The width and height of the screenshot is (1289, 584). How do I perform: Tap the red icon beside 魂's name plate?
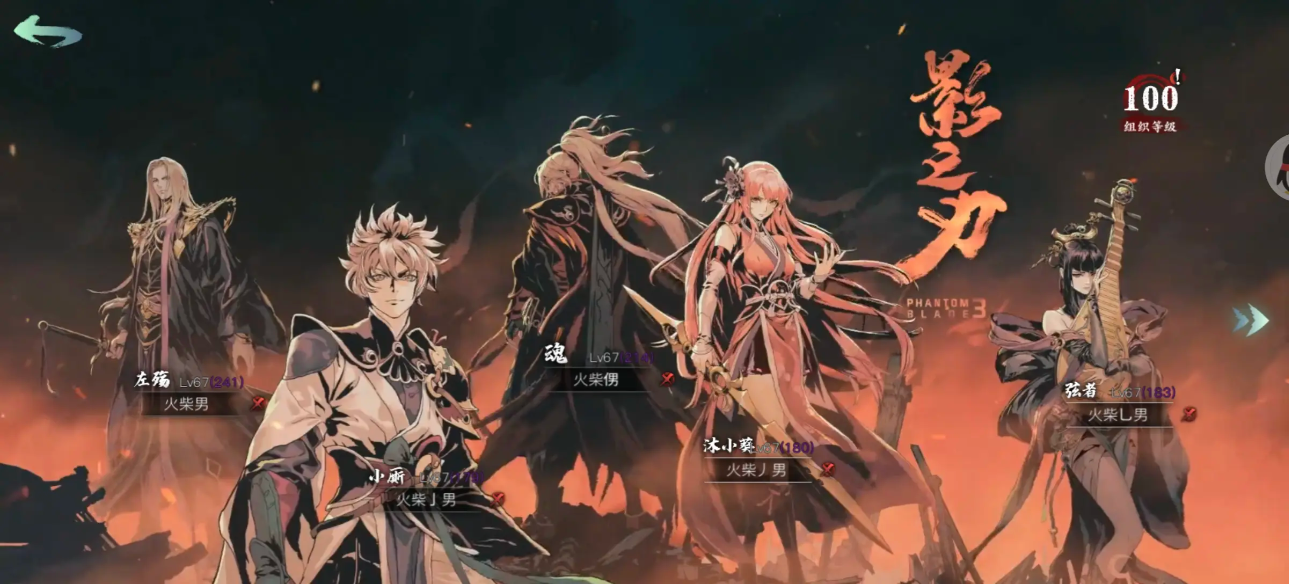[667, 379]
